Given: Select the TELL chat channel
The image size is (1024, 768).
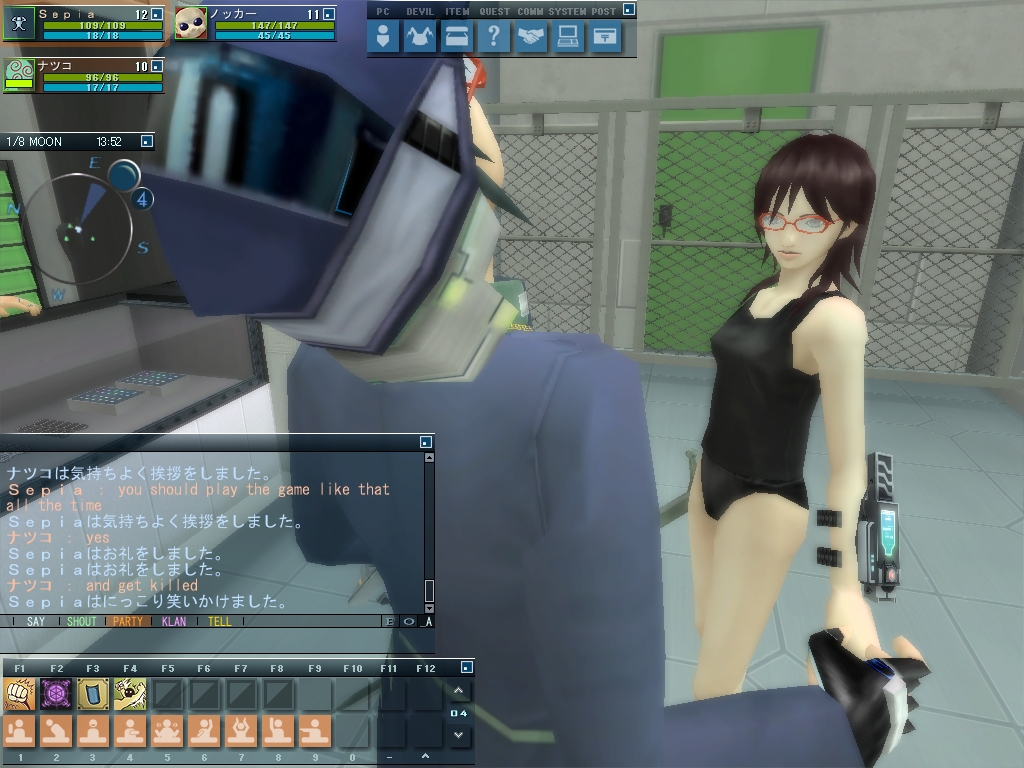Looking at the screenshot, I should click(x=219, y=621).
